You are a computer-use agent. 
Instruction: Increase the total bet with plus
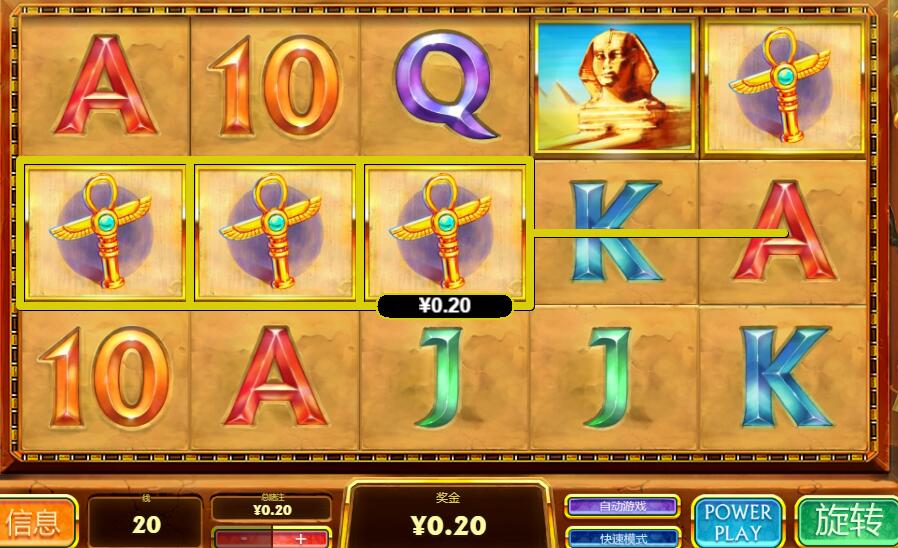(301, 539)
